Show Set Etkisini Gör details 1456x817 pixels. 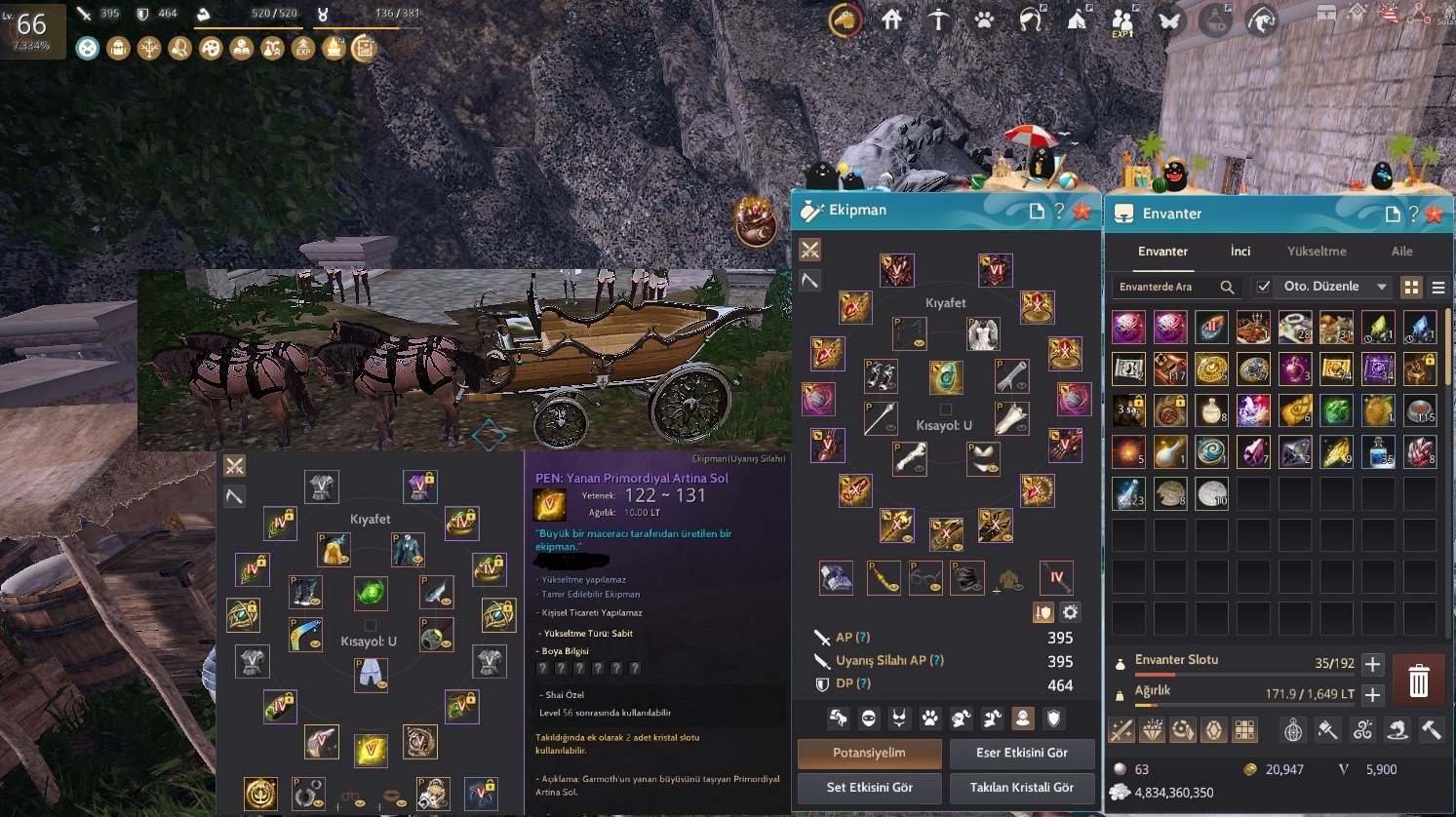point(869,788)
